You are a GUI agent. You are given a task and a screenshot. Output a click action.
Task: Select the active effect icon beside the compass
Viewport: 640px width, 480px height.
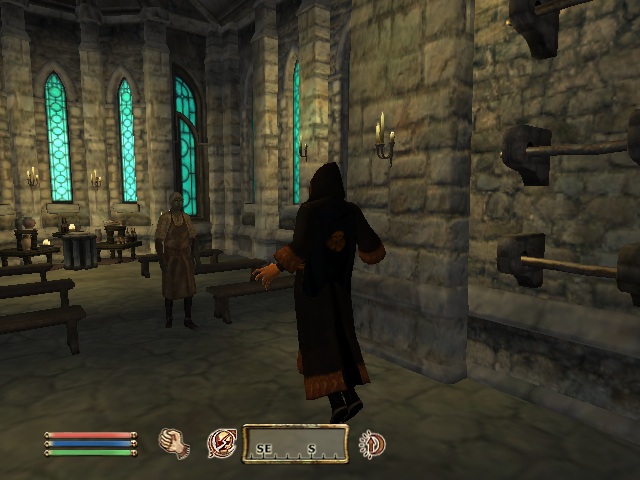373,443
